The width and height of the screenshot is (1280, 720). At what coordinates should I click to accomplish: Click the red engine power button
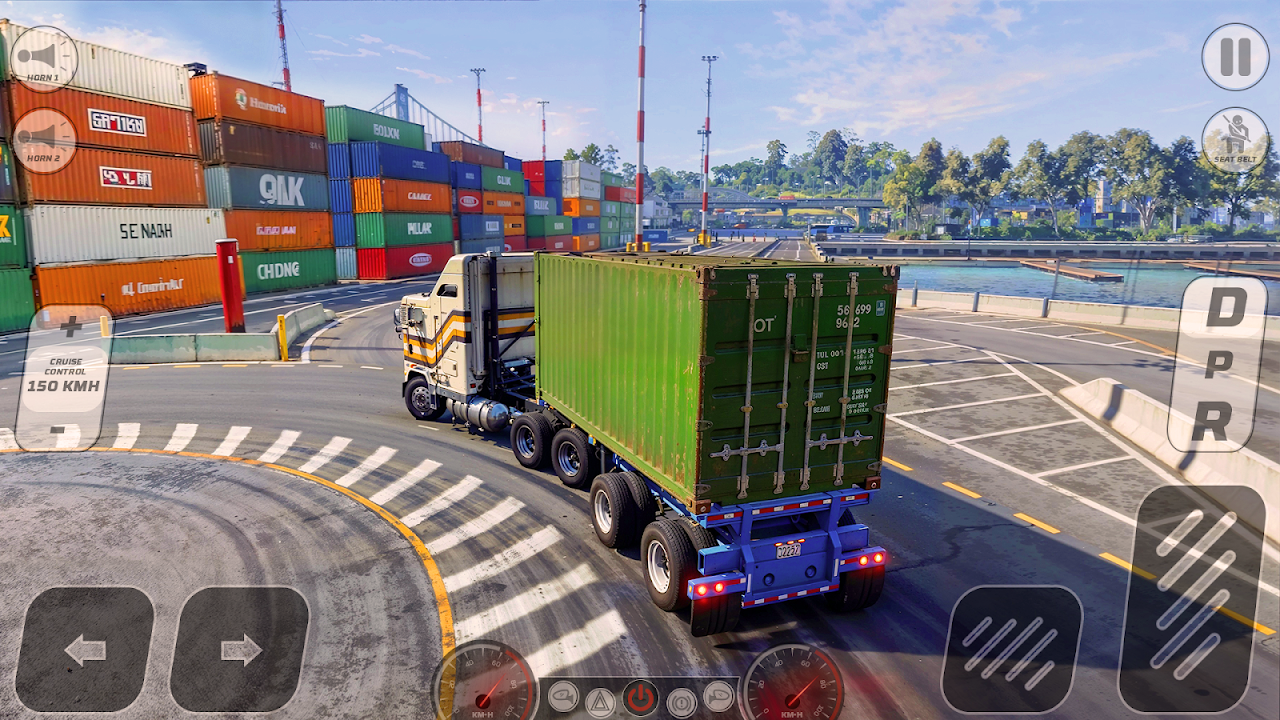(x=640, y=698)
